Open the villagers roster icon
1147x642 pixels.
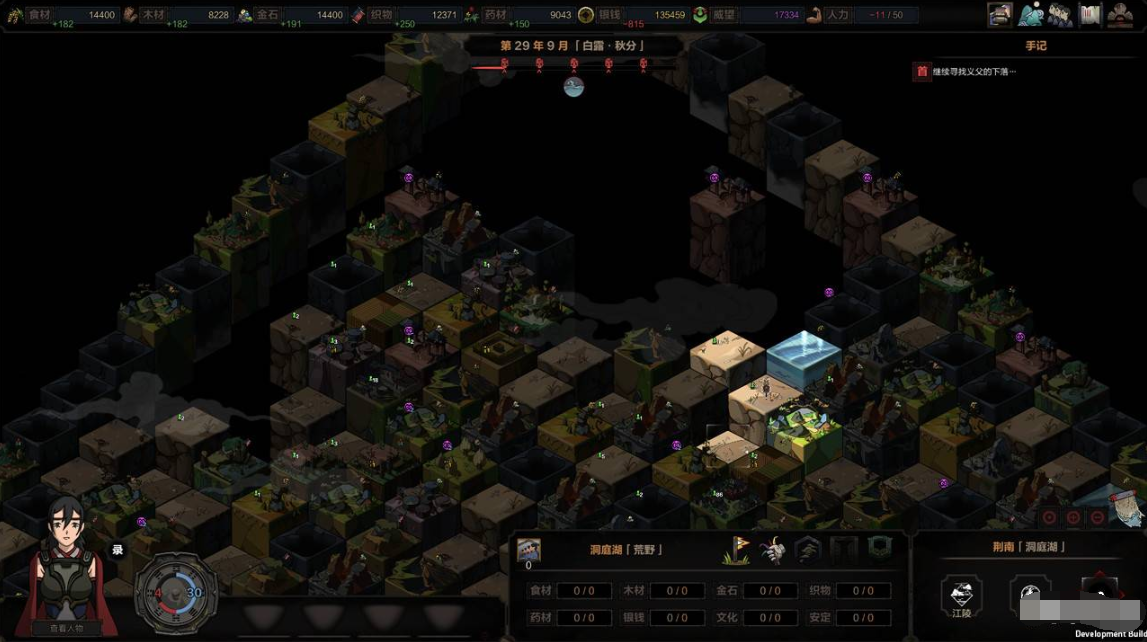(x=1060, y=14)
